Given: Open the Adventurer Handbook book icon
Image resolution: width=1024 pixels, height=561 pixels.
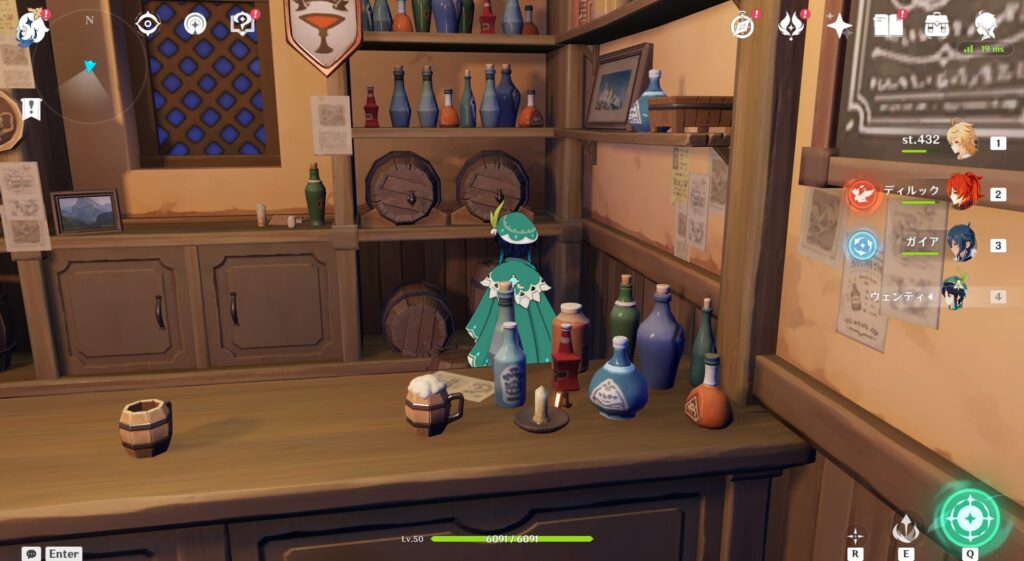Looking at the screenshot, I should click(888, 26).
